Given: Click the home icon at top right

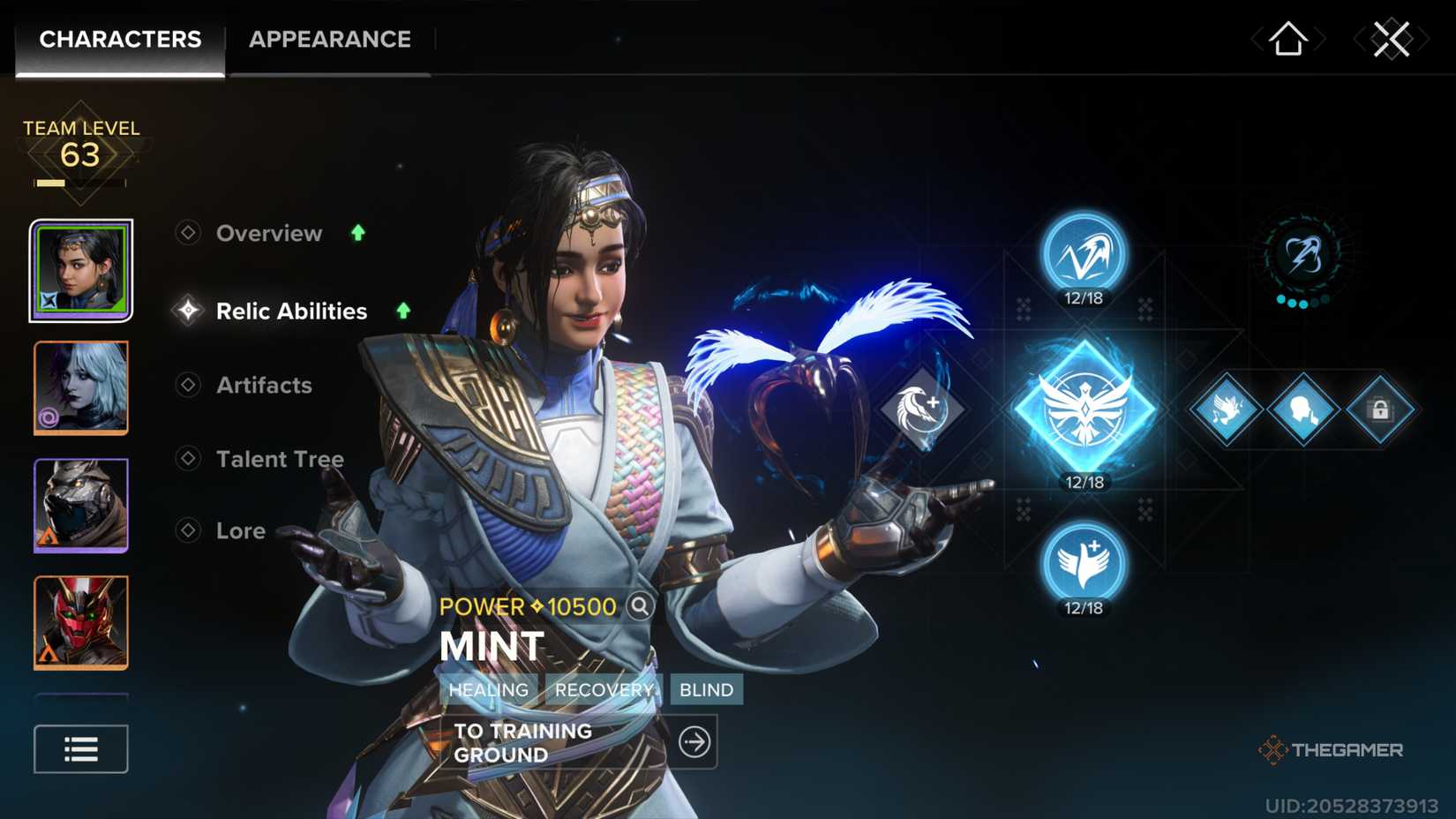Looking at the screenshot, I should (x=1288, y=38).
